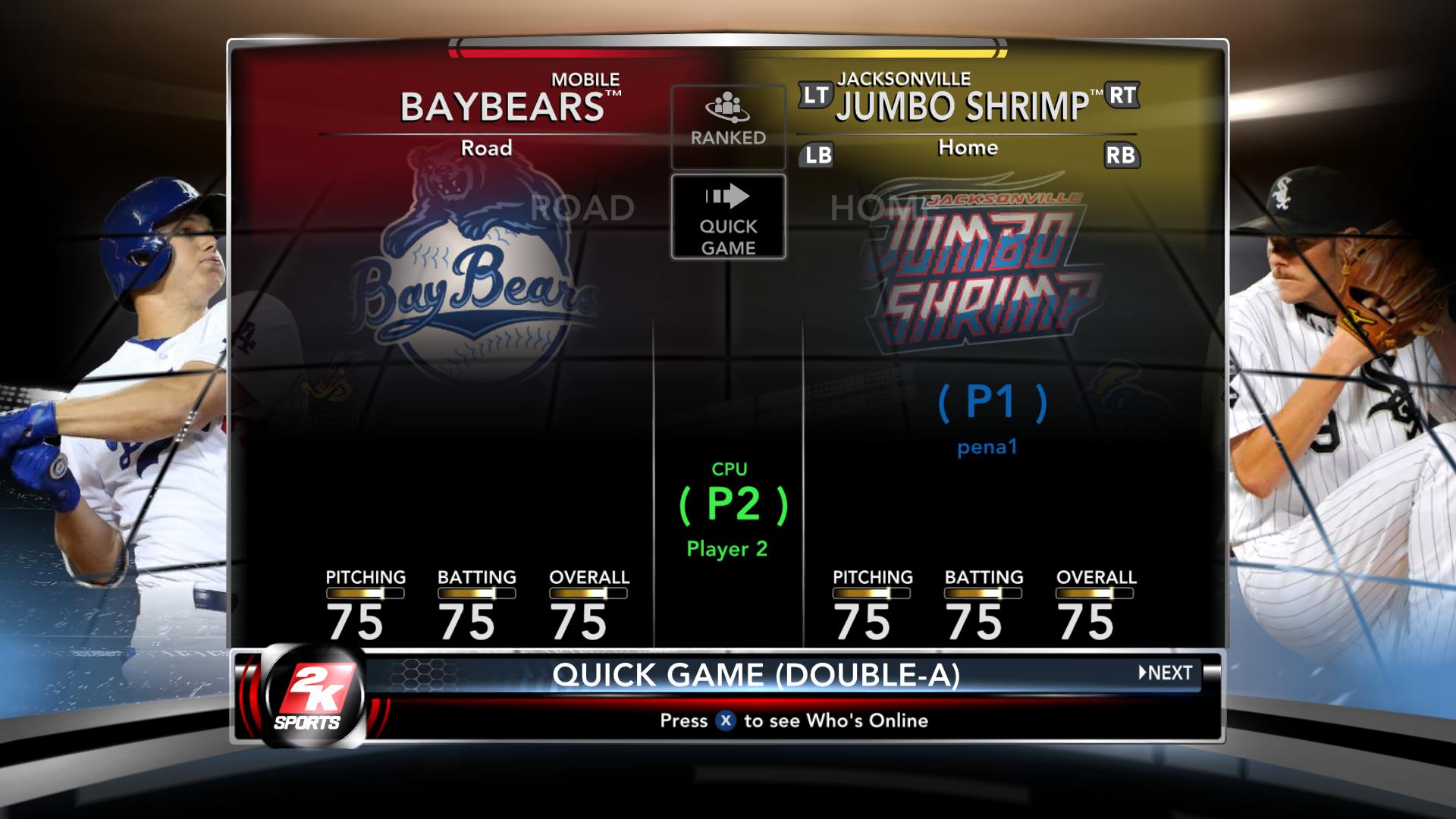Select the Ranked match option
The width and height of the screenshot is (1456, 819).
(x=728, y=127)
